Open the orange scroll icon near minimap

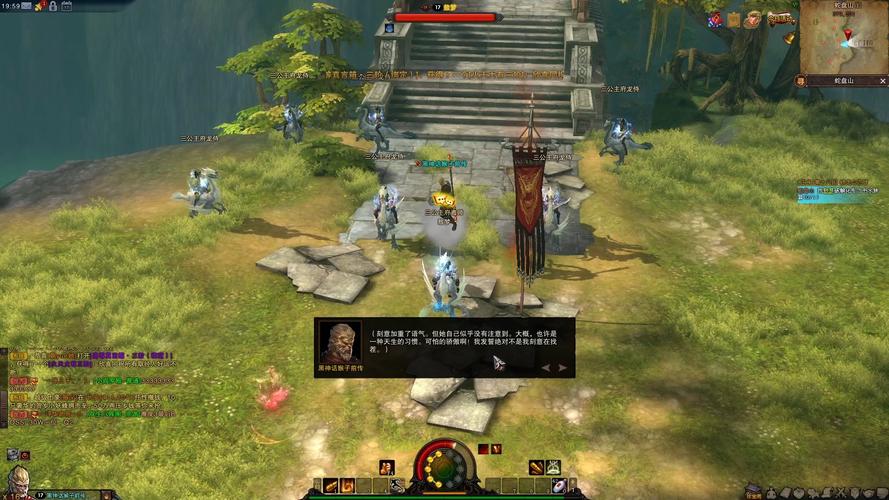click(733, 19)
